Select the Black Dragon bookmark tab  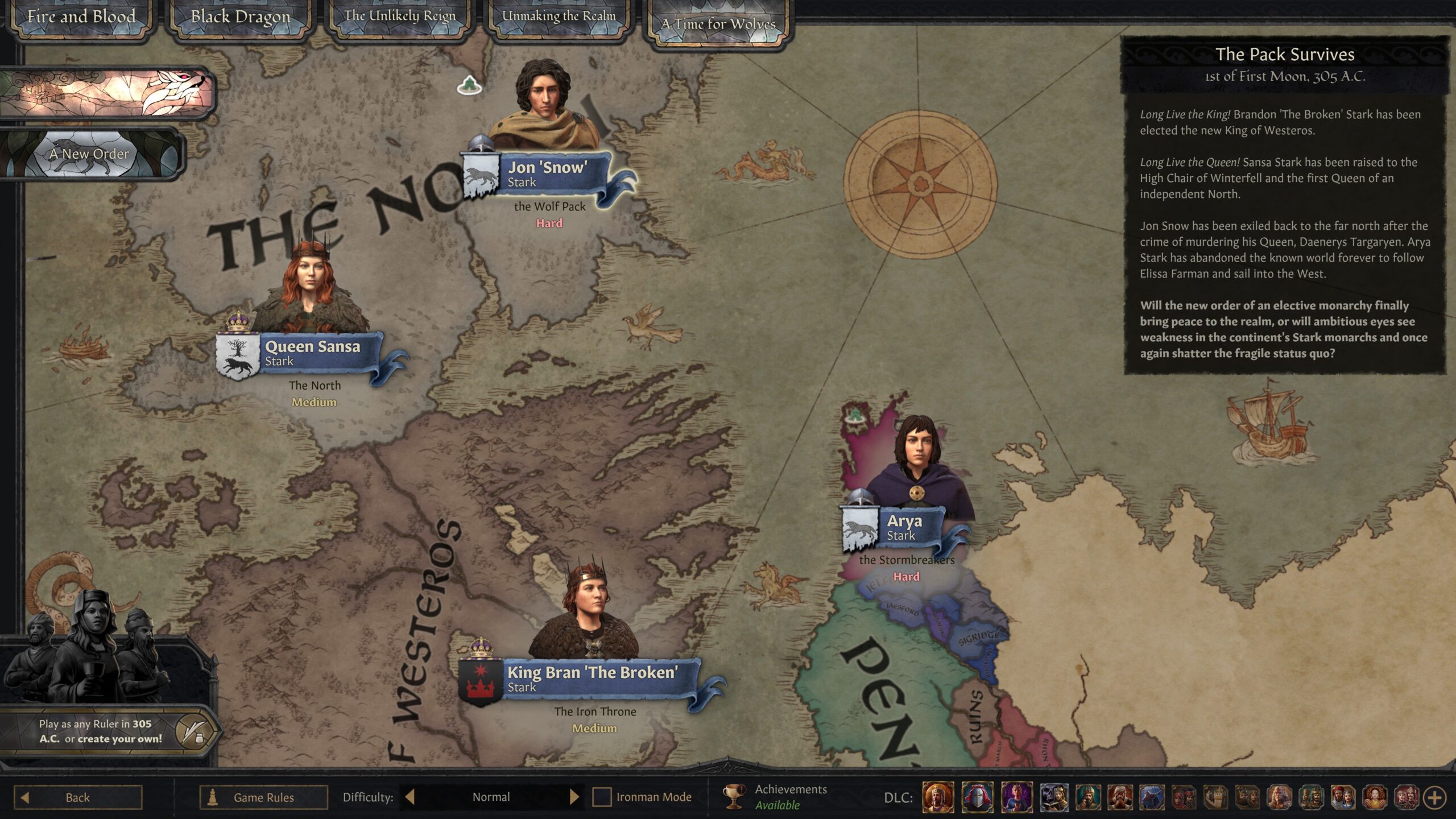(x=240, y=18)
